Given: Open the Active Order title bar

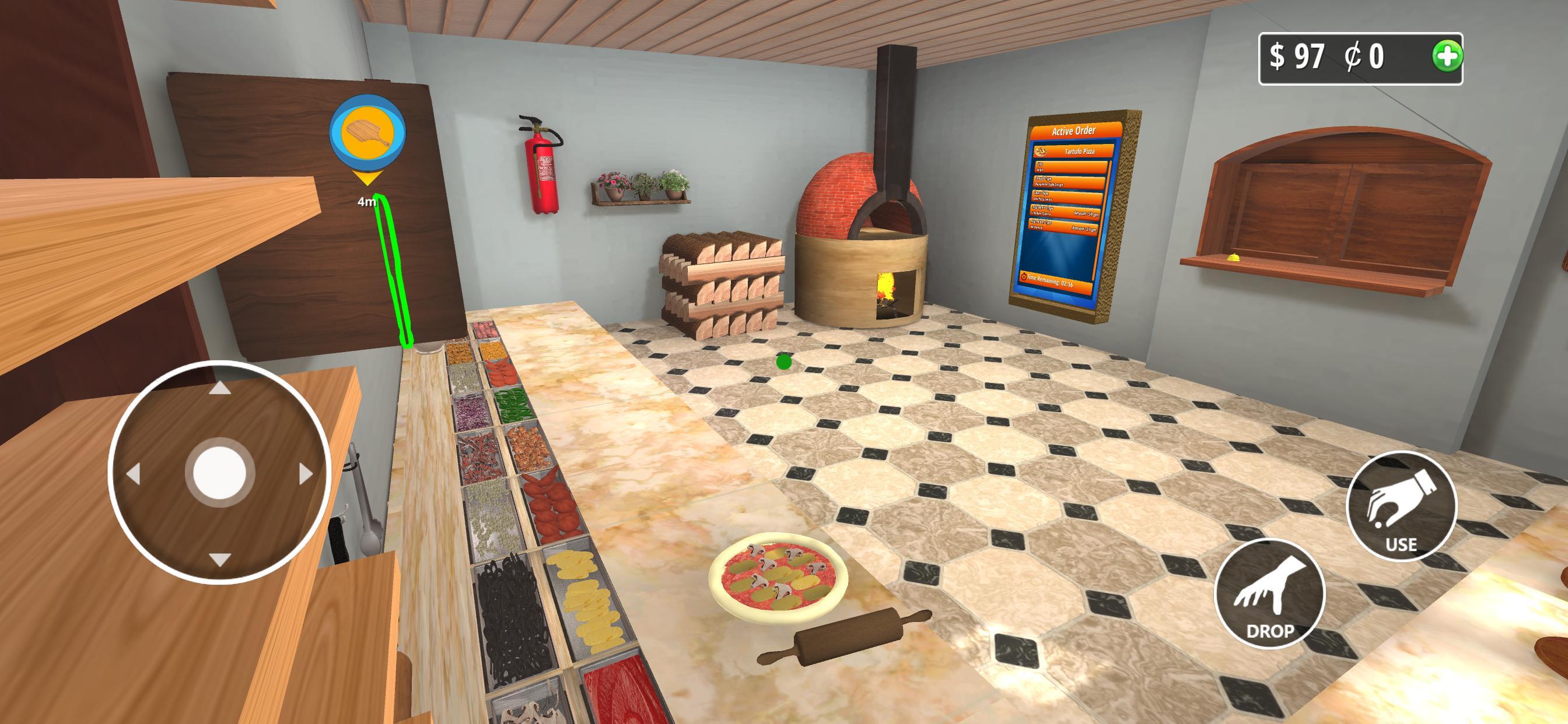Looking at the screenshot, I should click(1075, 131).
